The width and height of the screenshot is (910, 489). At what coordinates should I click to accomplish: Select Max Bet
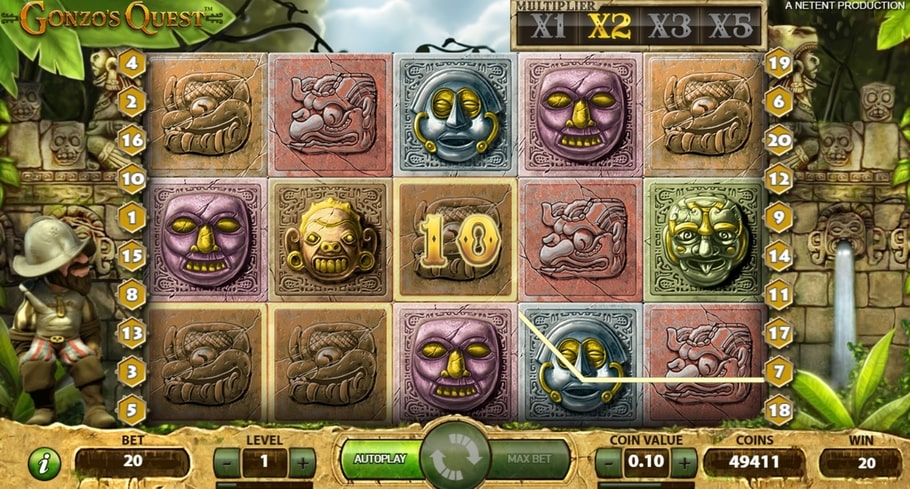coord(531,460)
